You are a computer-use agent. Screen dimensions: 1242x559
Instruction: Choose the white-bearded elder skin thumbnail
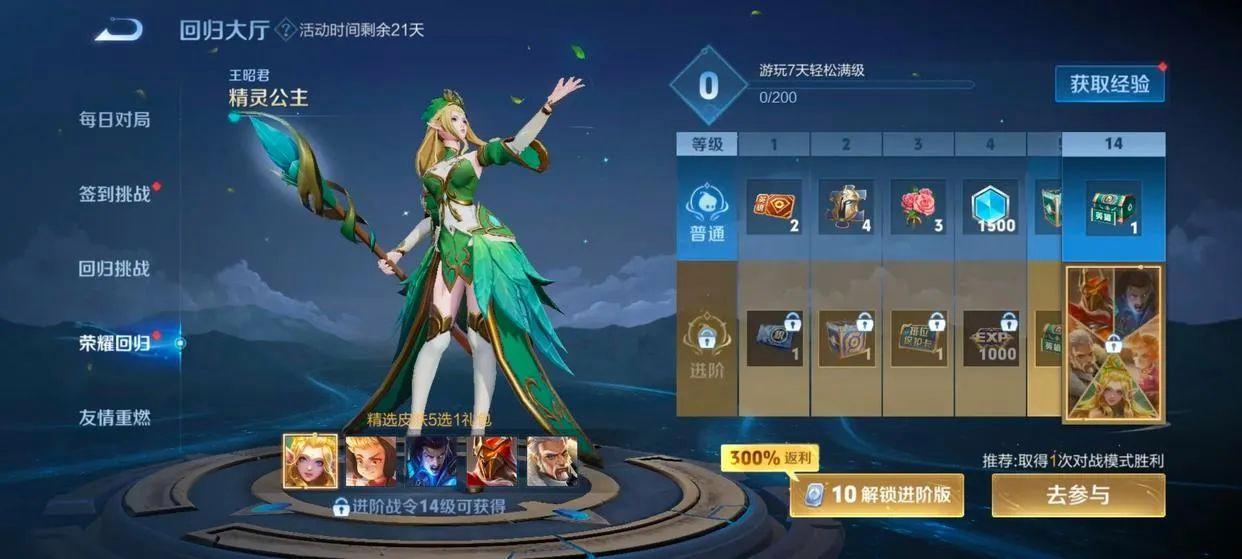coord(553,461)
